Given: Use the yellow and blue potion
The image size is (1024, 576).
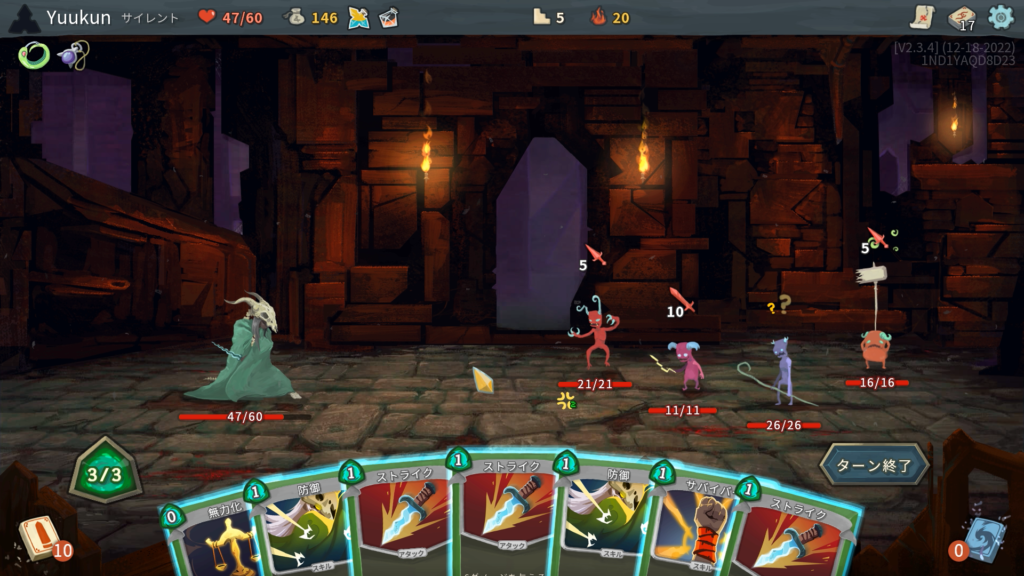Looking at the screenshot, I should (x=359, y=17).
